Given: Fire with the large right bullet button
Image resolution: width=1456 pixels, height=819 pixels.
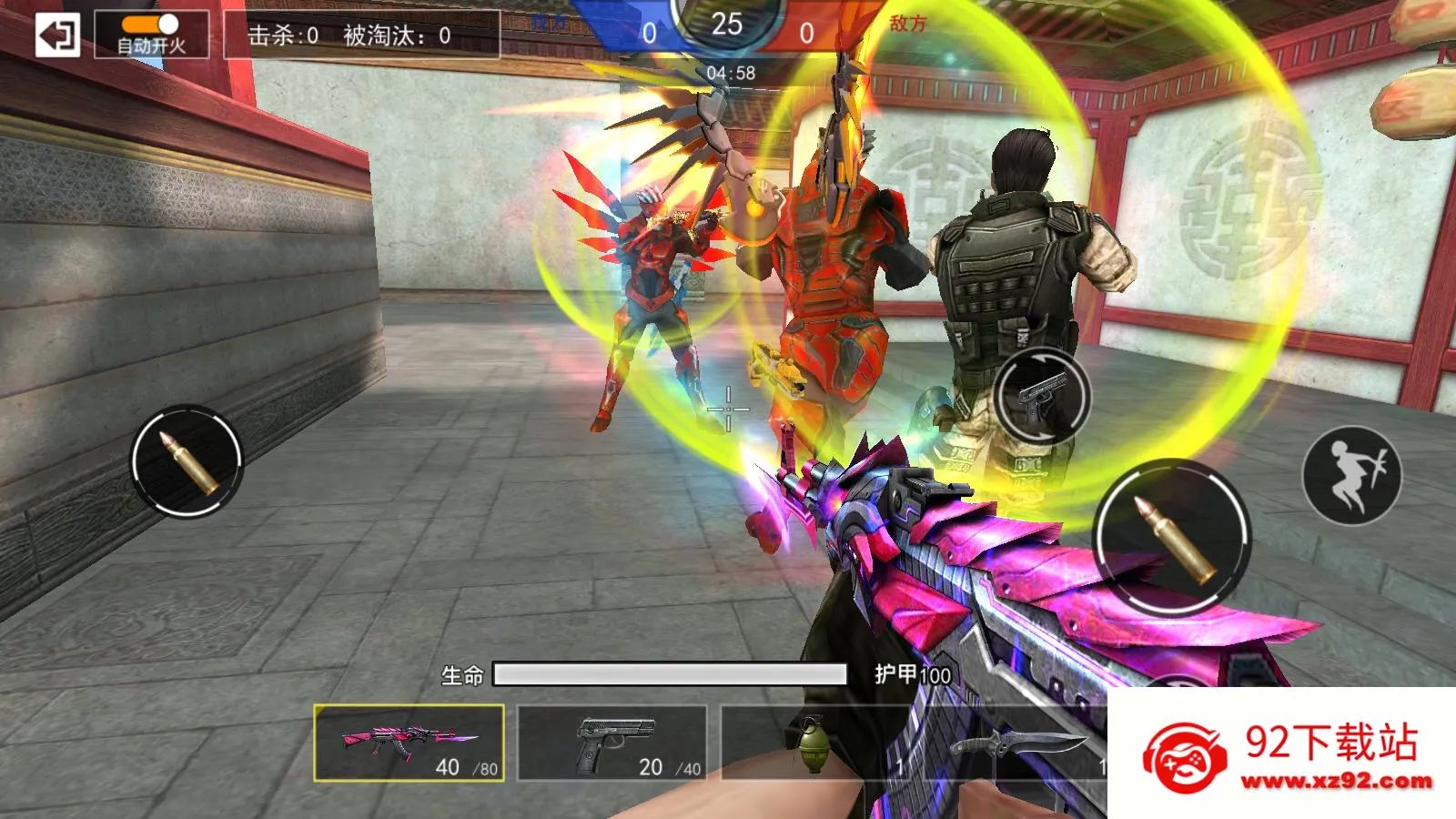Looking at the screenshot, I should click(x=1172, y=538).
